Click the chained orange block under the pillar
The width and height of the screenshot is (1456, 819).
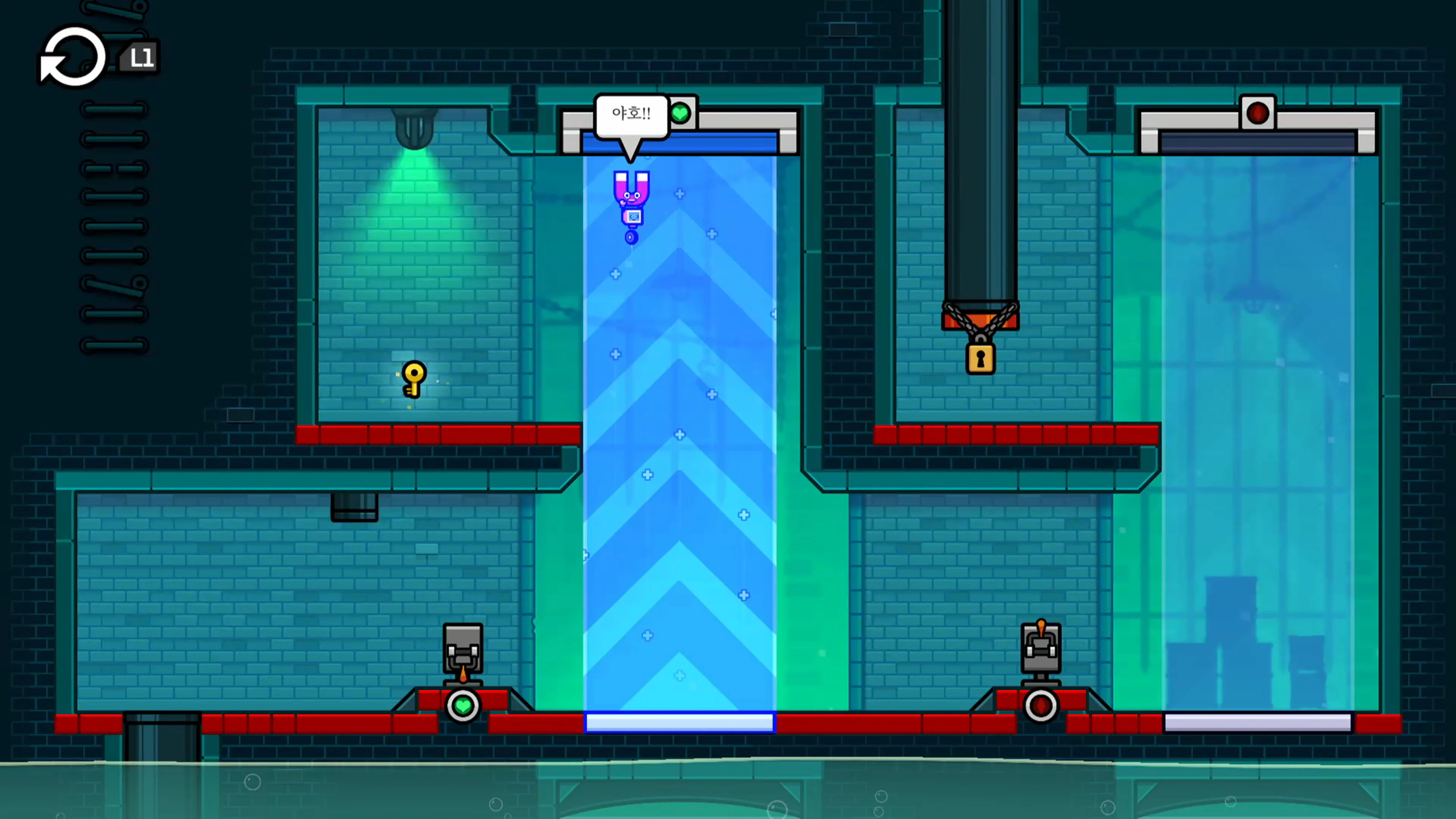tap(981, 320)
